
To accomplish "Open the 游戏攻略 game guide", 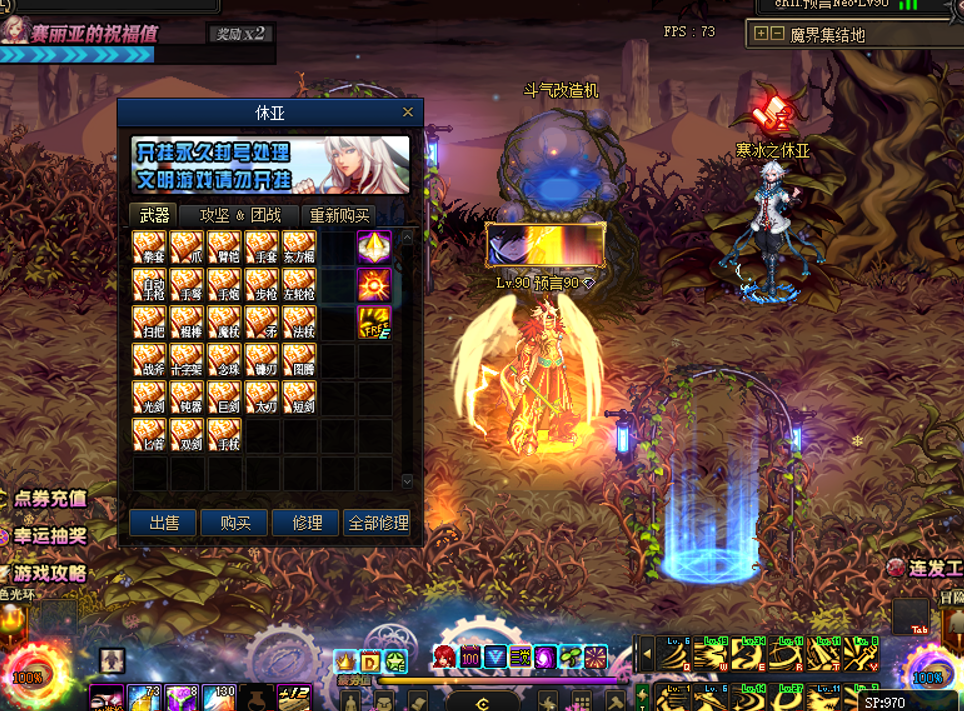I will tap(45, 574).
